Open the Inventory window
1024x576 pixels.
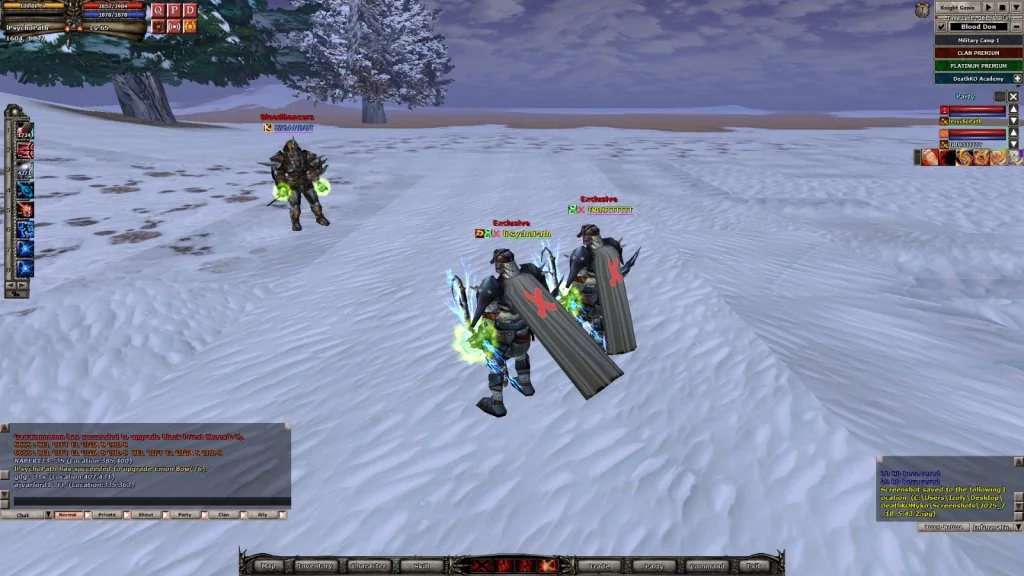[x=315, y=566]
